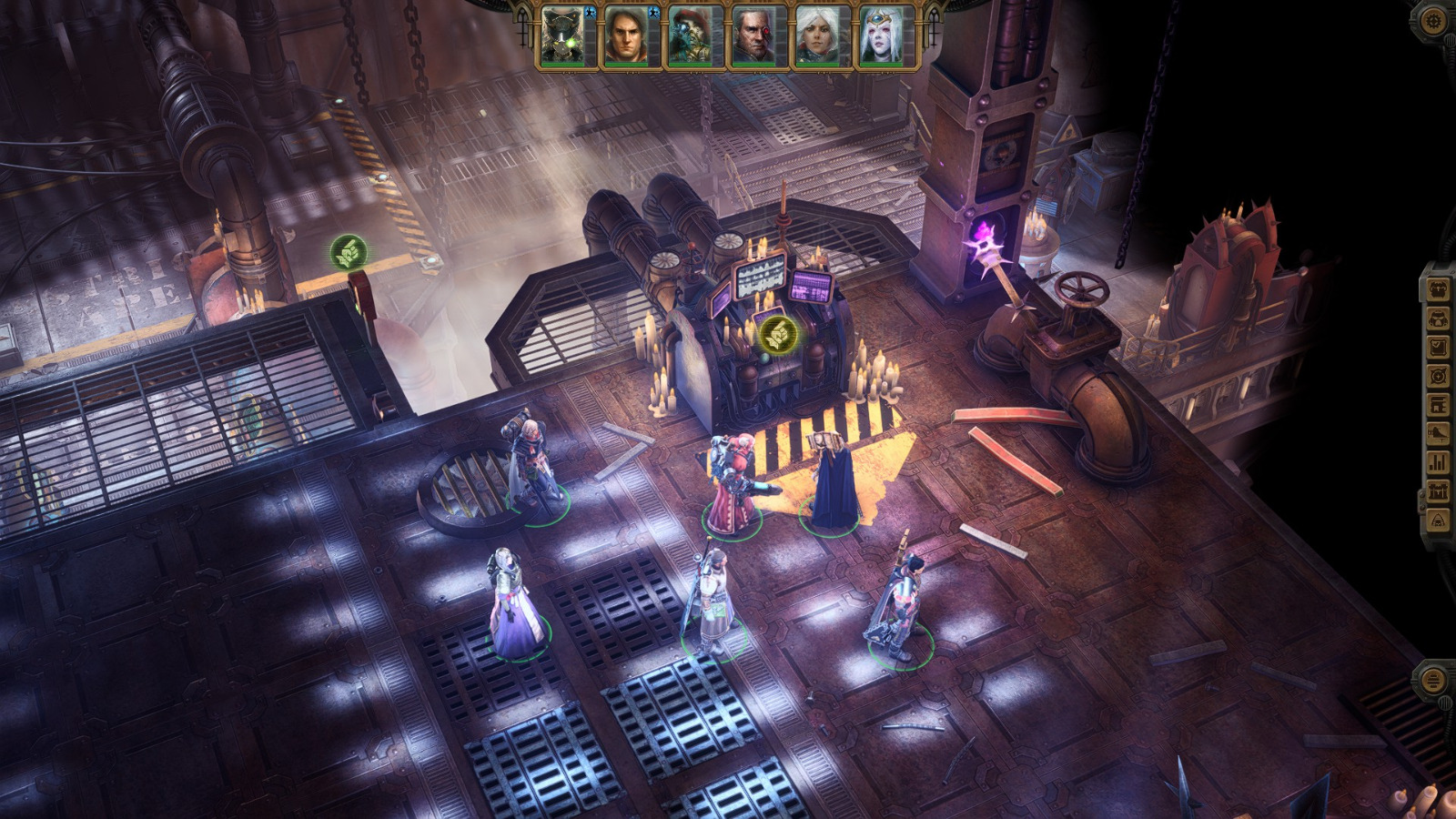Open the inventory screen from the right sidebar
Image resolution: width=1456 pixels, height=819 pixels.
point(1436,288)
